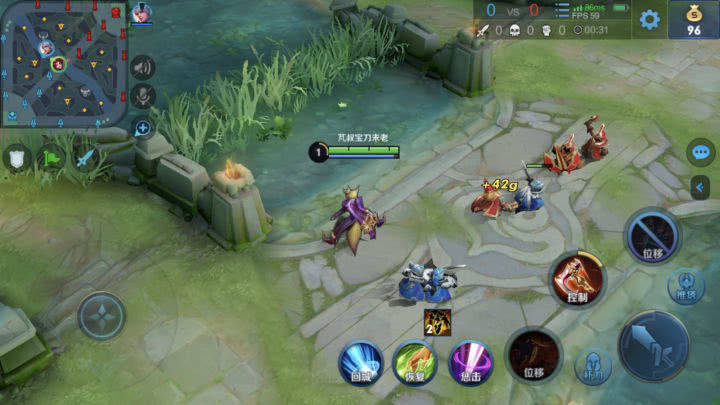Send the shield defend signal
The image size is (720, 405).
coord(17,157)
